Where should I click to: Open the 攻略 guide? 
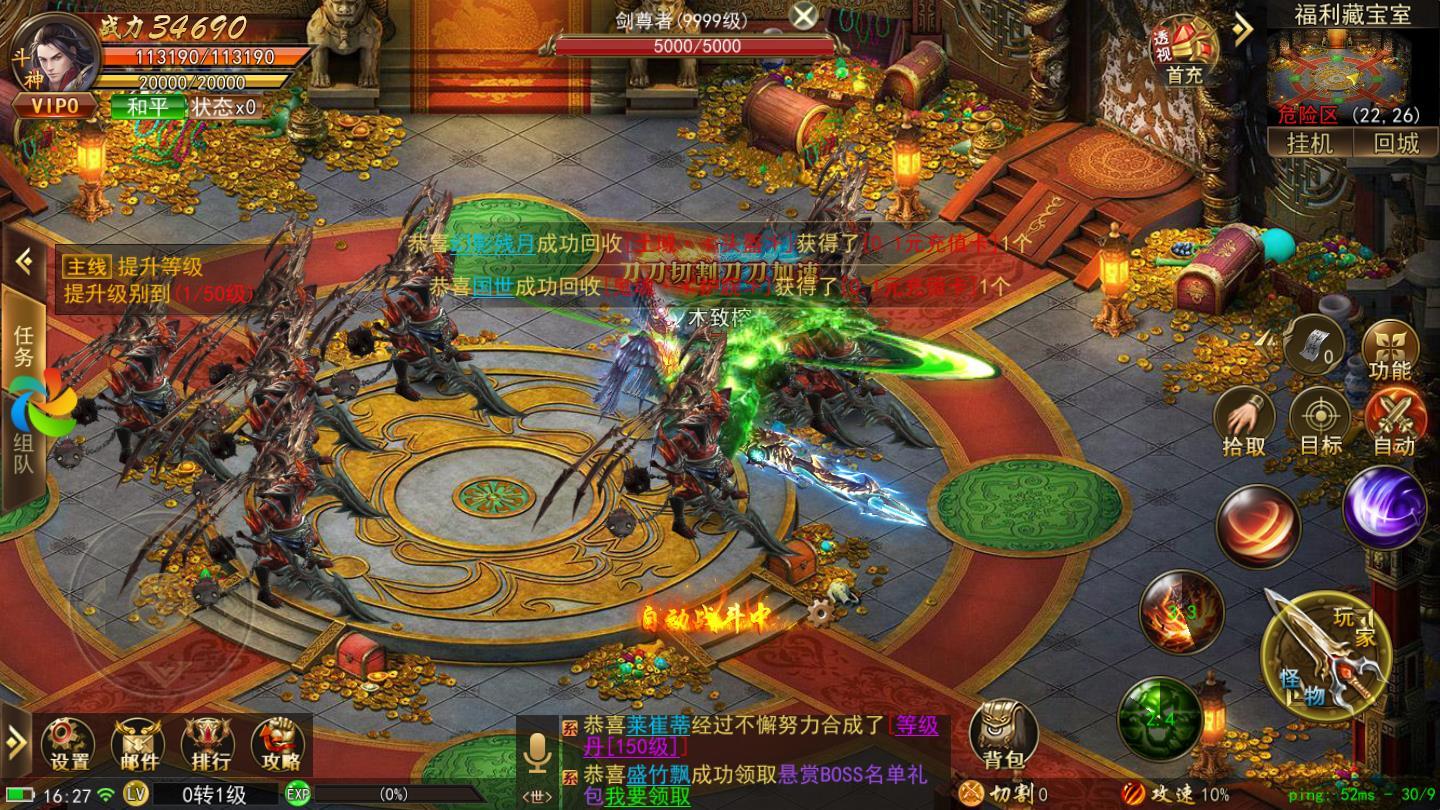[278, 745]
